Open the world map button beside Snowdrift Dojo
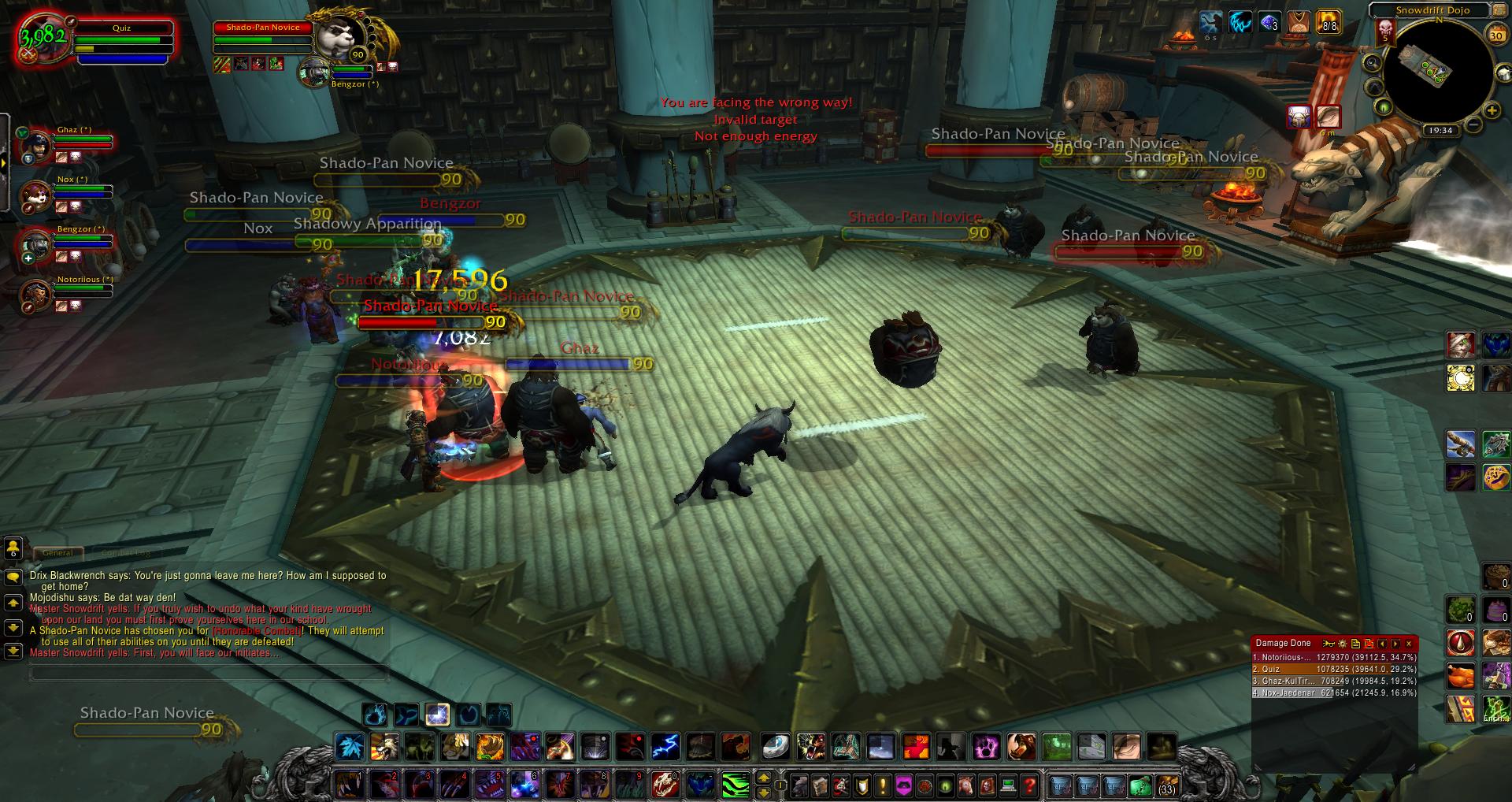 click(1500, 10)
